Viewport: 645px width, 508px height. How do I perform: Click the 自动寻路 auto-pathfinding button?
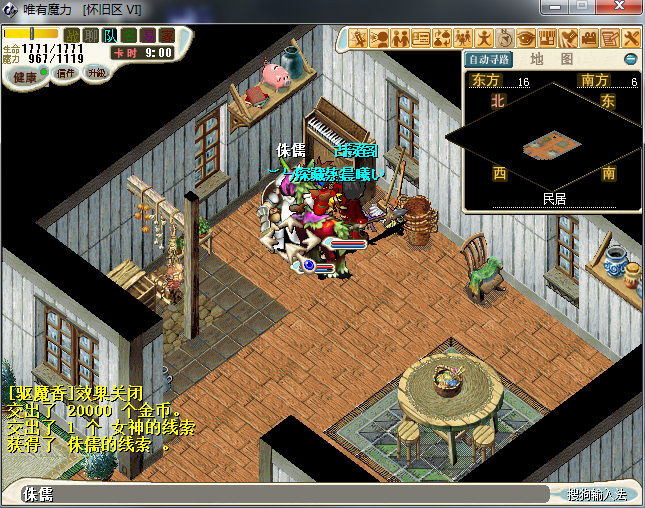point(490,59)
